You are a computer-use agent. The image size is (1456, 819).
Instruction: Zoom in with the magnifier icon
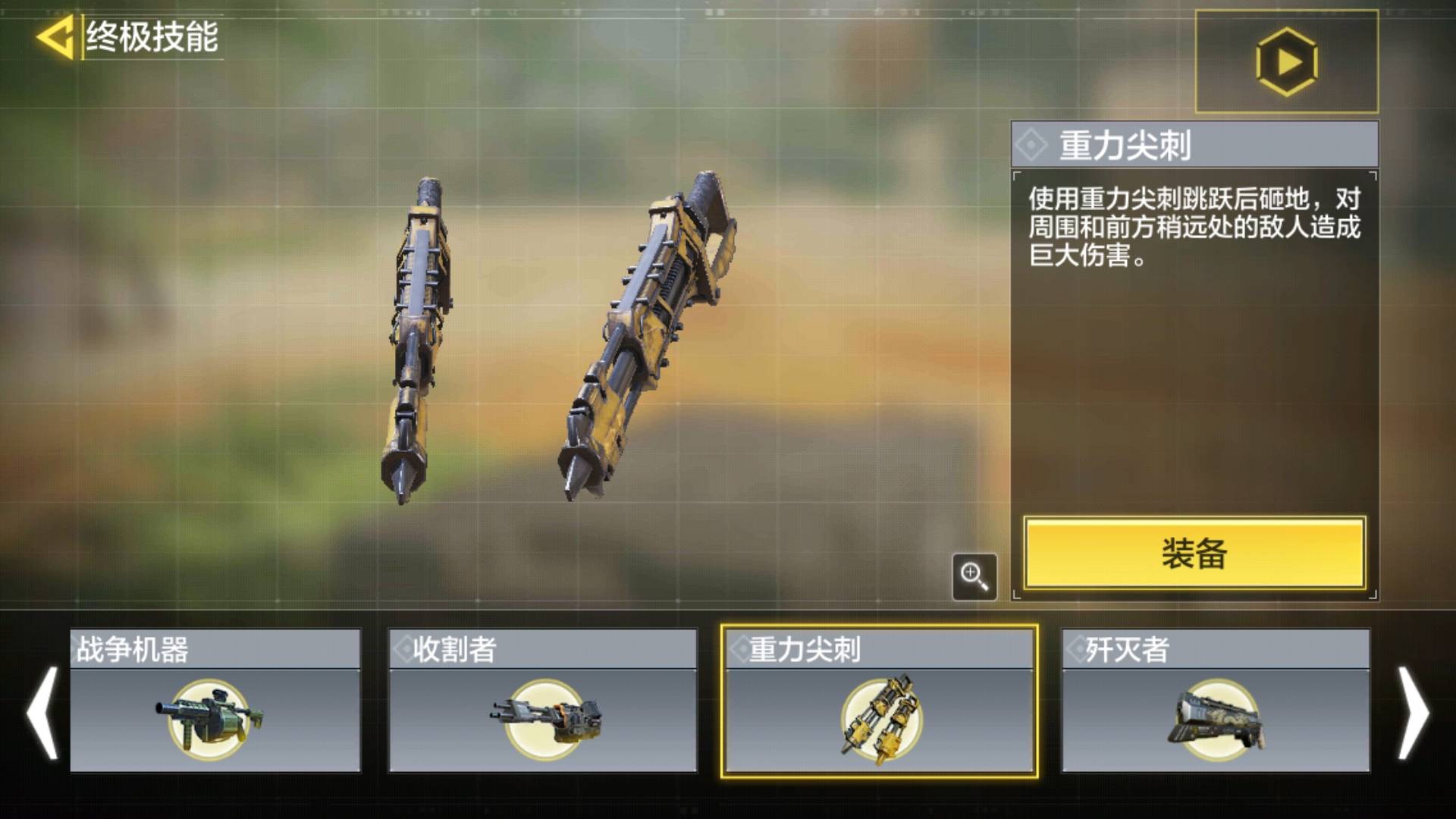974,576
